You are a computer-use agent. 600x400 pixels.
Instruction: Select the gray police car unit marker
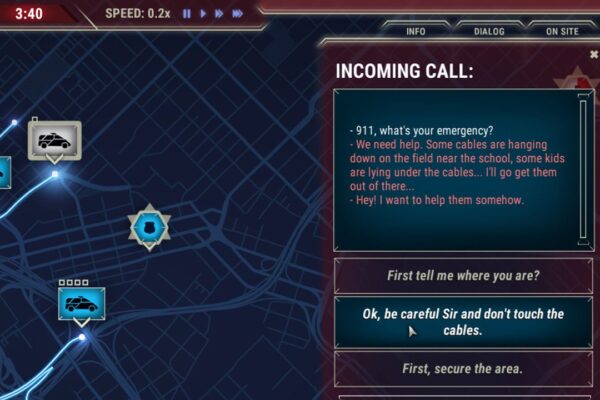coord(53,141)
